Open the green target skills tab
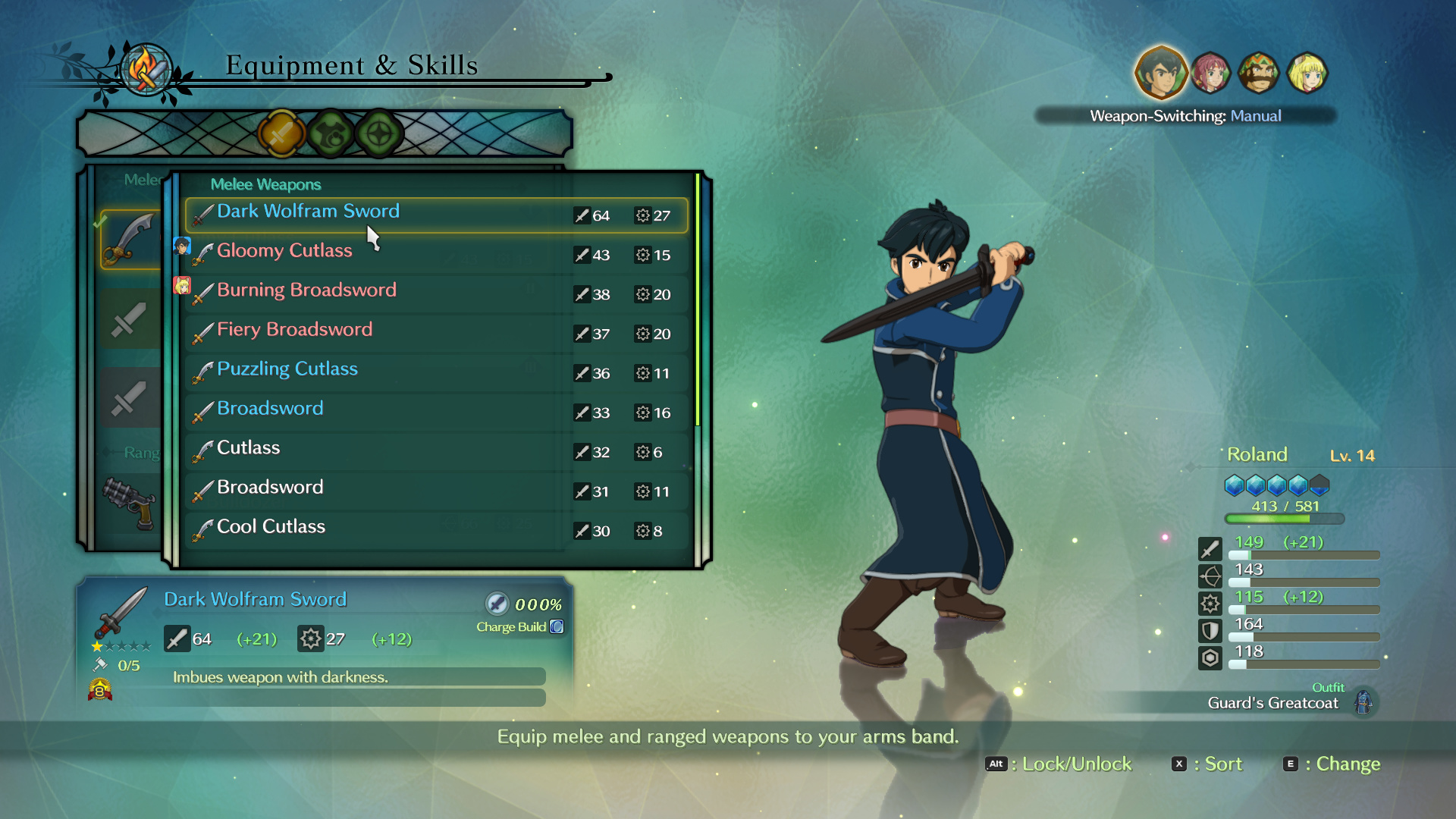The height and width of the screenshot is (819, 1456). click(x=379, y=134)
